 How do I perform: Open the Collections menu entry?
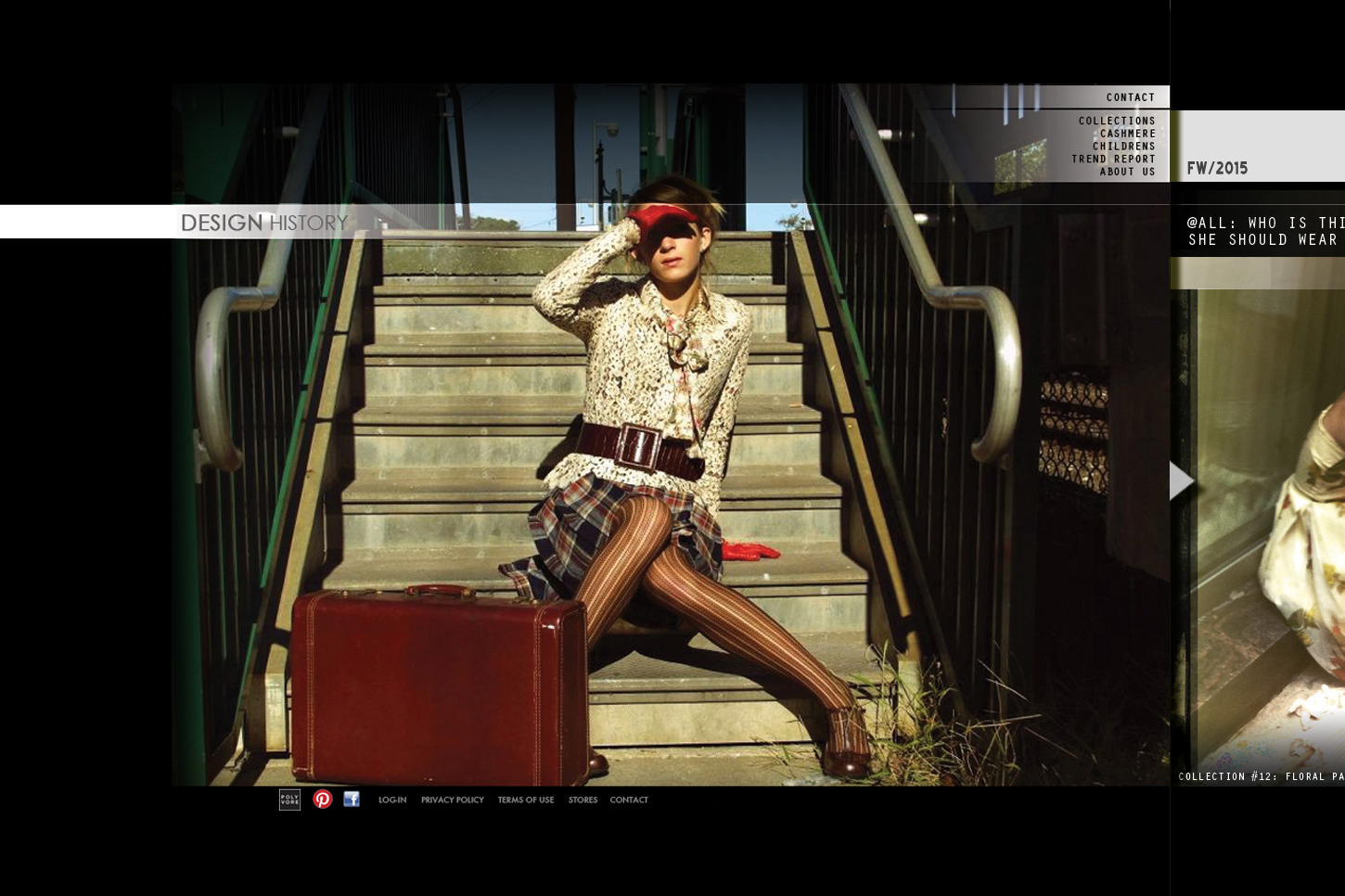point(1117,121)
